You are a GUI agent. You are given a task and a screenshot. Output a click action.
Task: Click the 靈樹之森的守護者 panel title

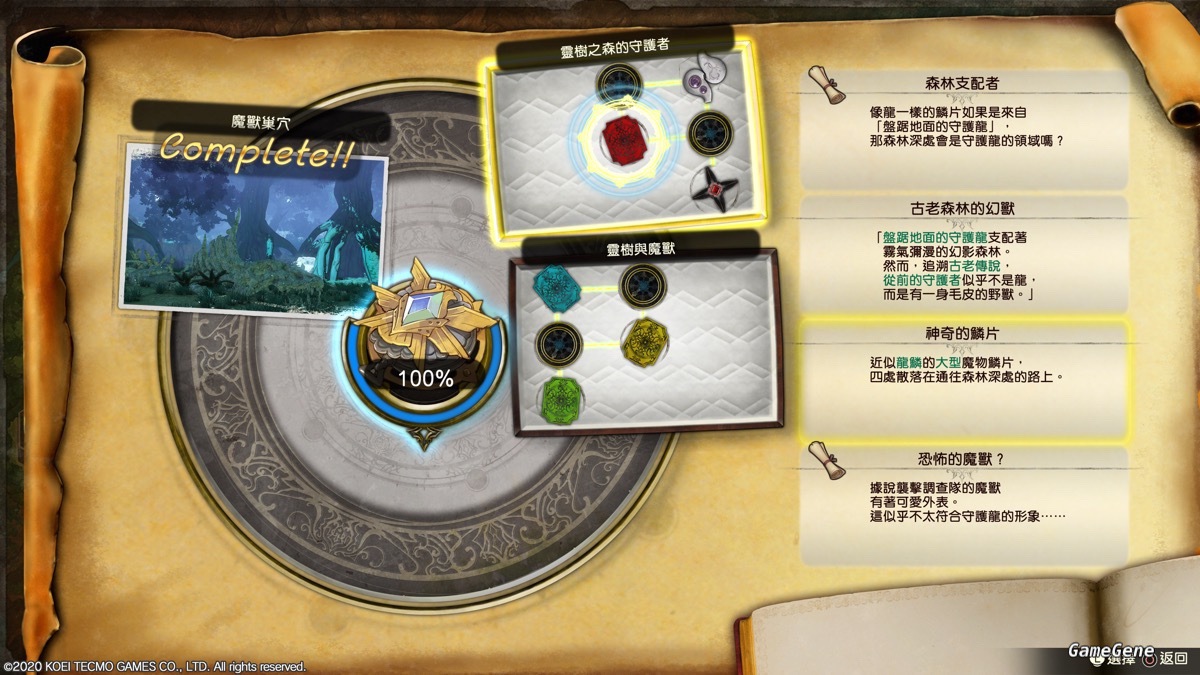(614, 48)
